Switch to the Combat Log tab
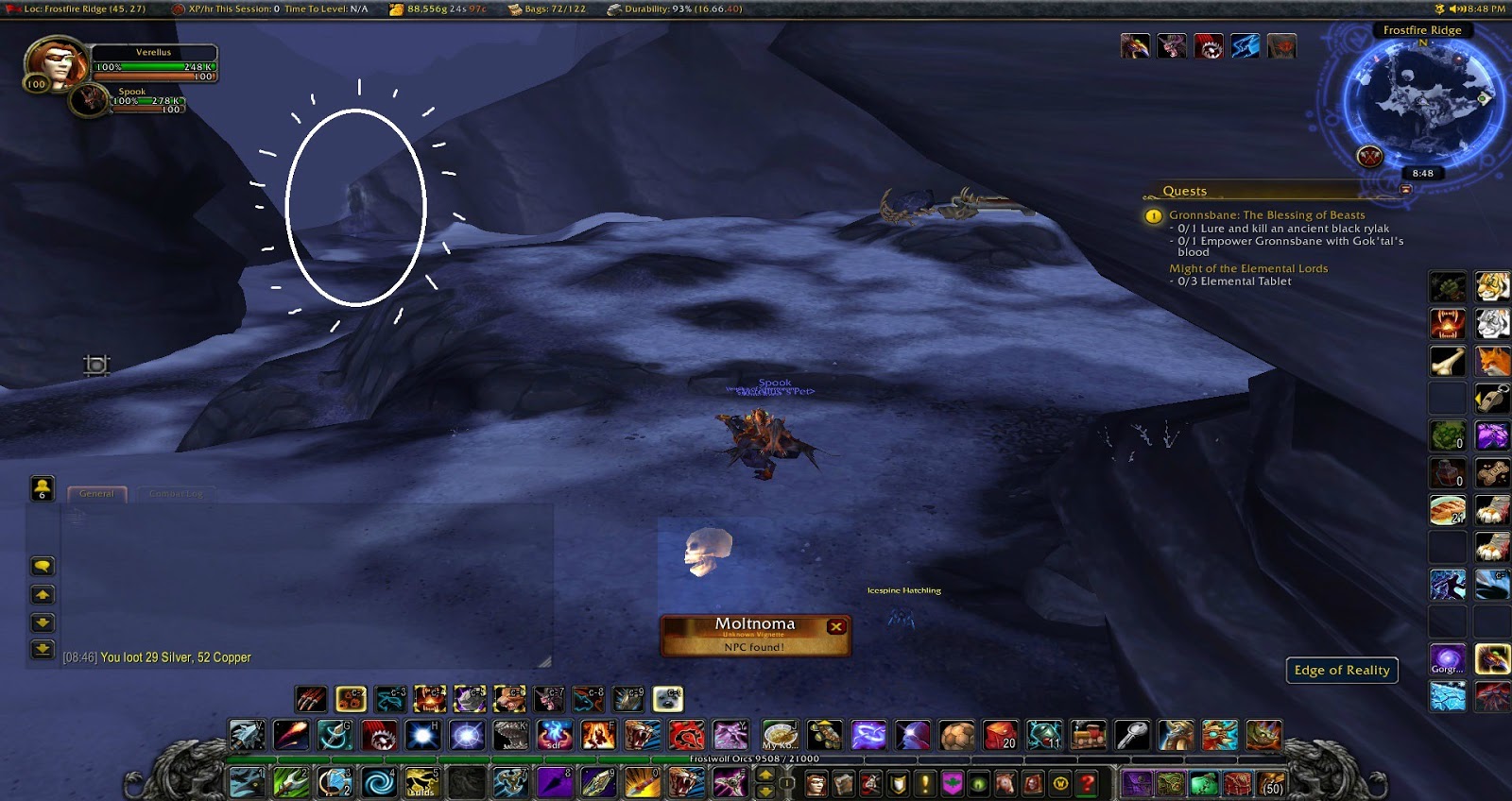Image resolution: width=1512 pixels, height=801 pixels. pos(177,493)
